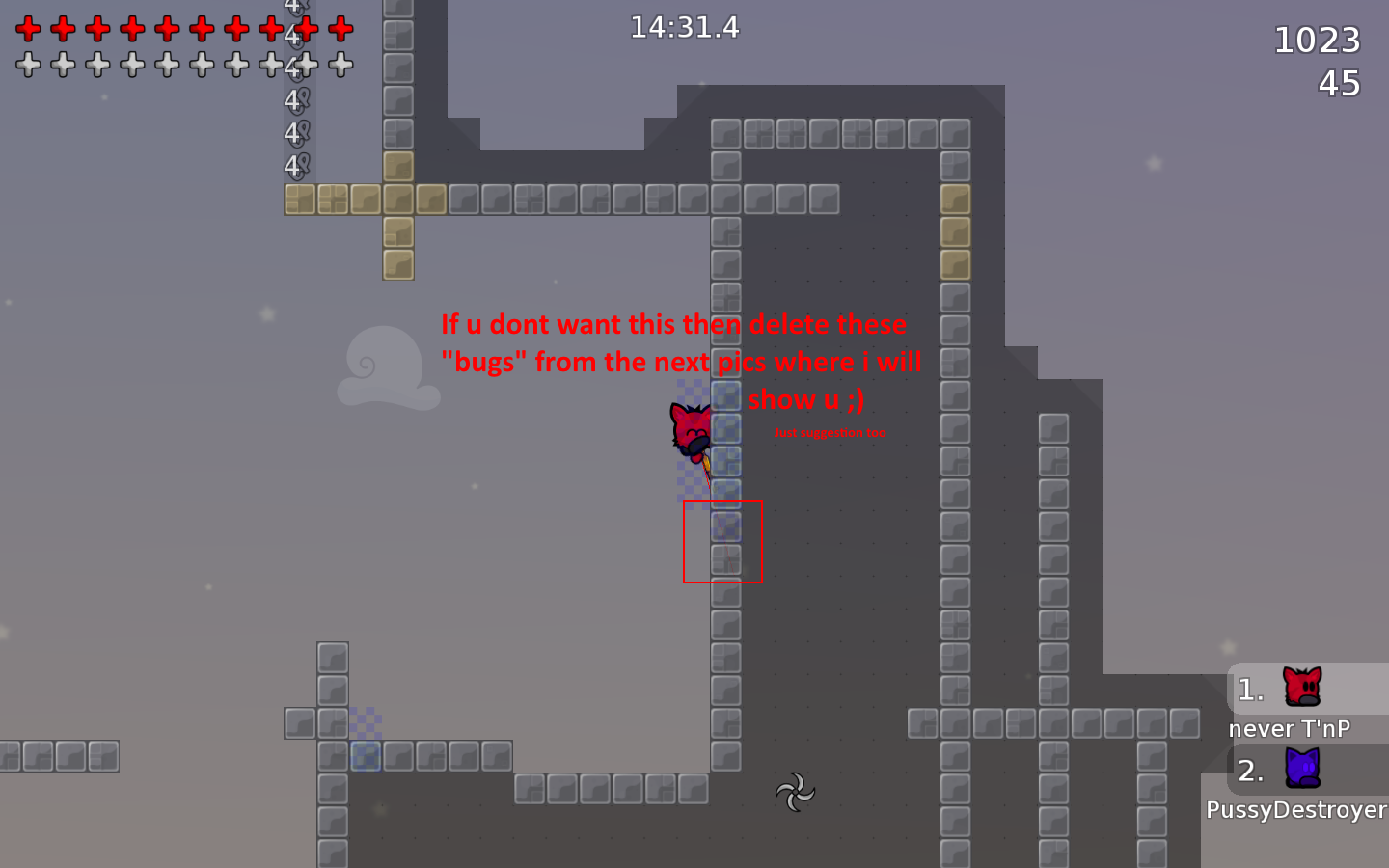The image size is (1389, 868).
Task: Click the red fox skin avatar beside rank 1
Action: pos(1300,687)
